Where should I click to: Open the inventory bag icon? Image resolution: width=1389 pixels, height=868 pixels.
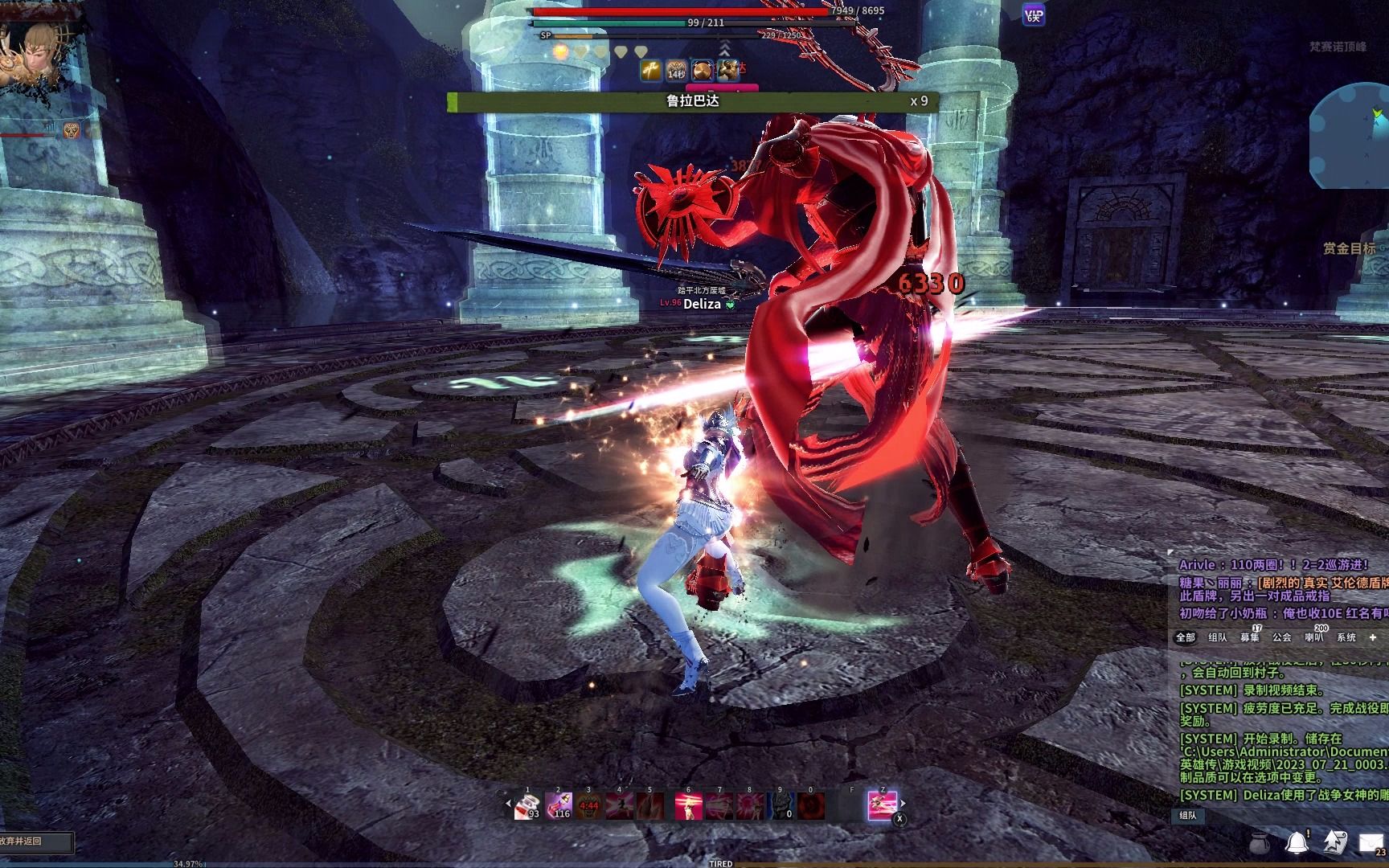click(x=1260, y=842)
